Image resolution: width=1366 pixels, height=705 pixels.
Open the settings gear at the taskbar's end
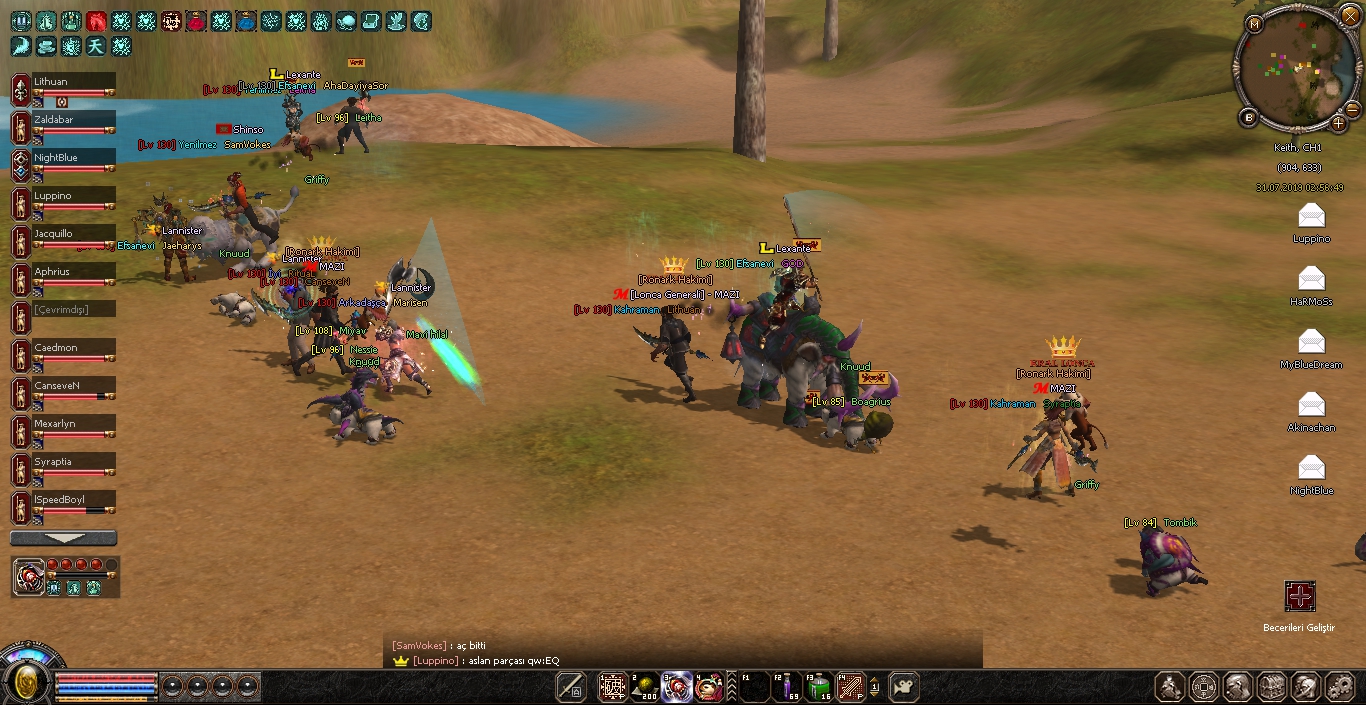(1339, 687)
